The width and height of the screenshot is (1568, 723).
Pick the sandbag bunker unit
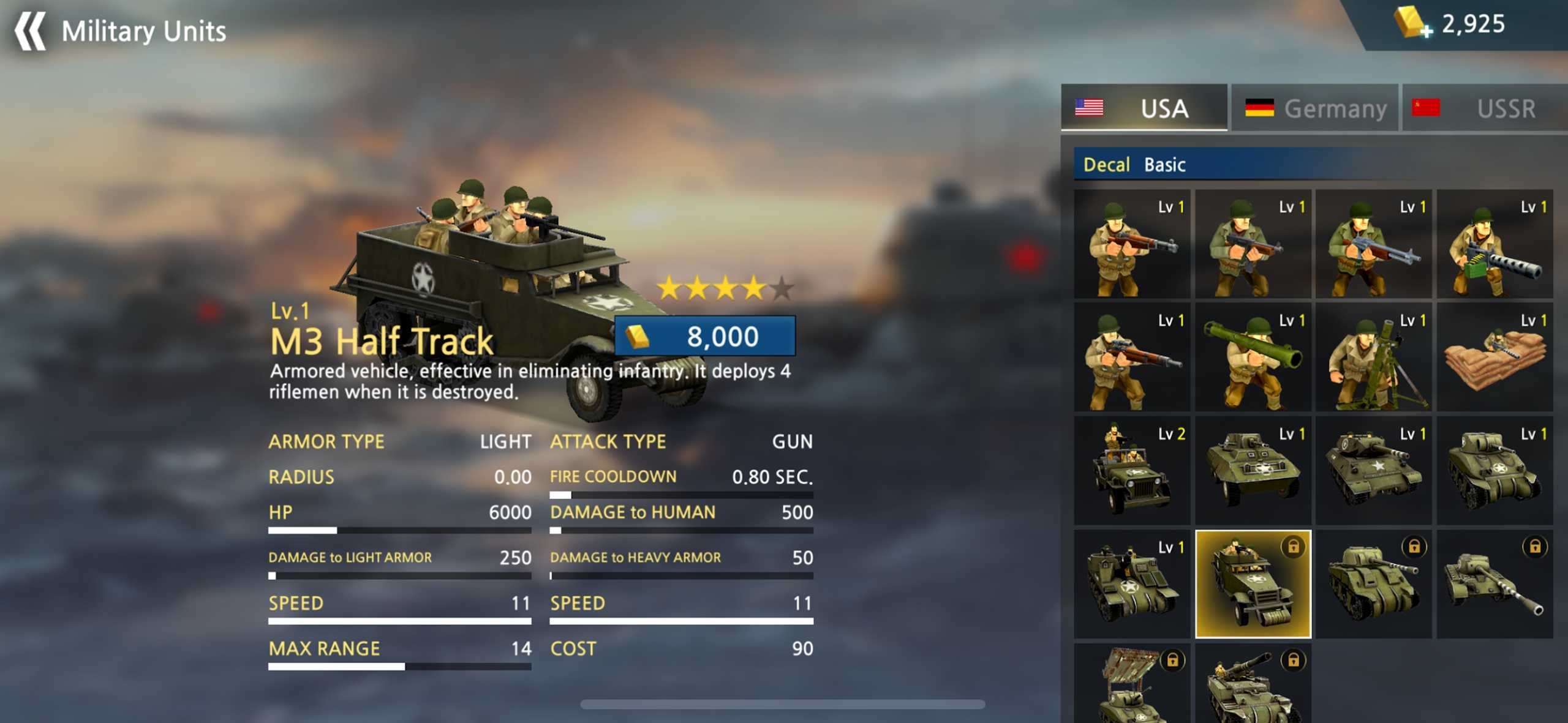(1494, 358)
